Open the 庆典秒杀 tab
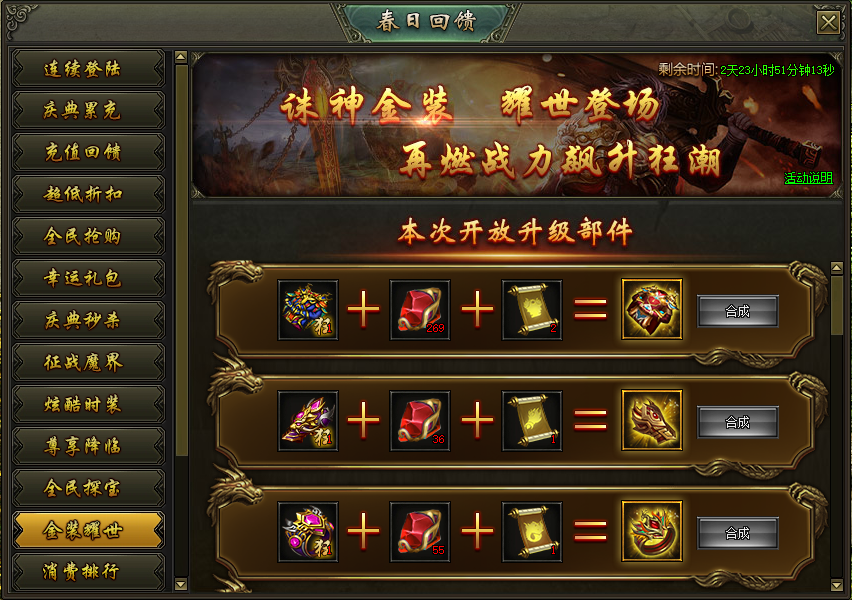Image resolution: width=852 pixels, height=600 pixels. pyautogui.click(x=88, y=321)
